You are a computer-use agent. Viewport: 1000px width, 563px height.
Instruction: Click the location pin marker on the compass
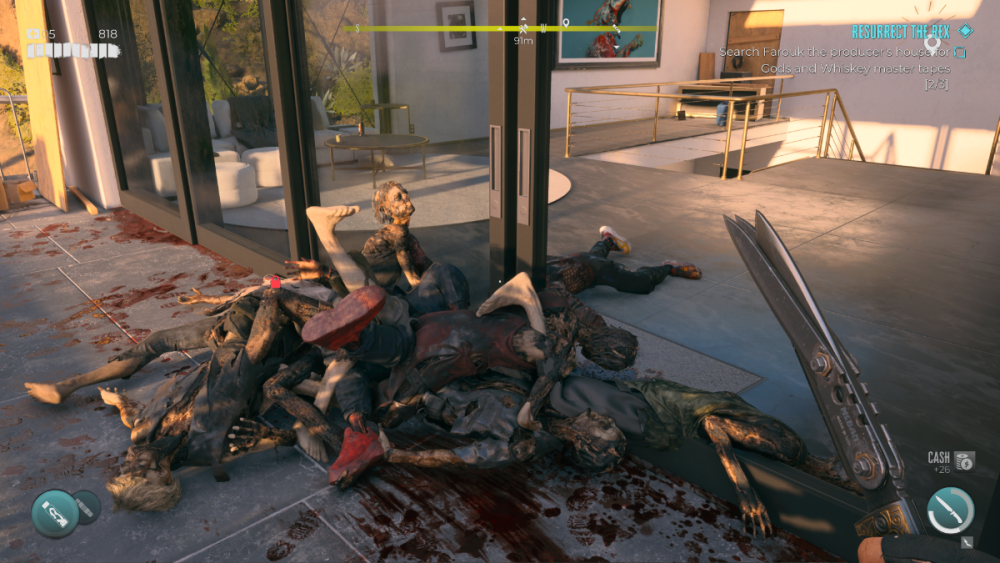tap(565, 22)
